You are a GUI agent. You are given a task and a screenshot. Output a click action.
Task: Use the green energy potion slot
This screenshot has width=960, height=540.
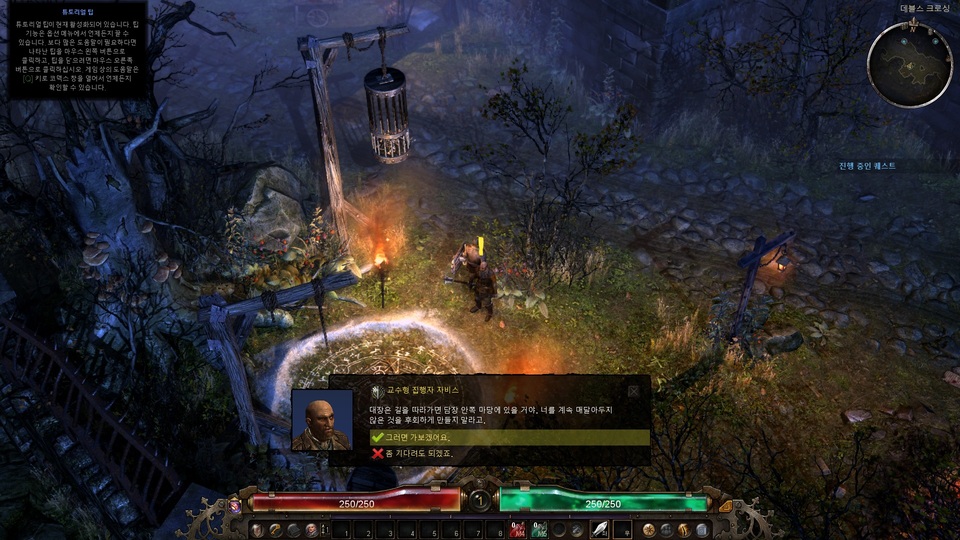tap(539, 529)
